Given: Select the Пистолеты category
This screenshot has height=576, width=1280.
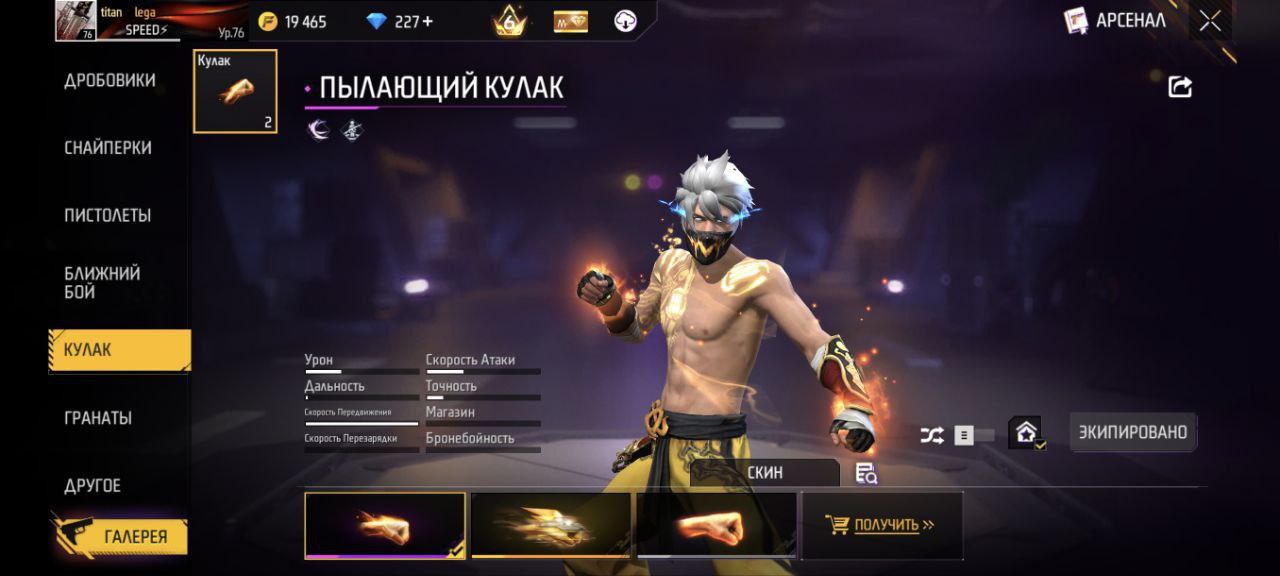Looking at the screenshot, I should pos(108,215).
